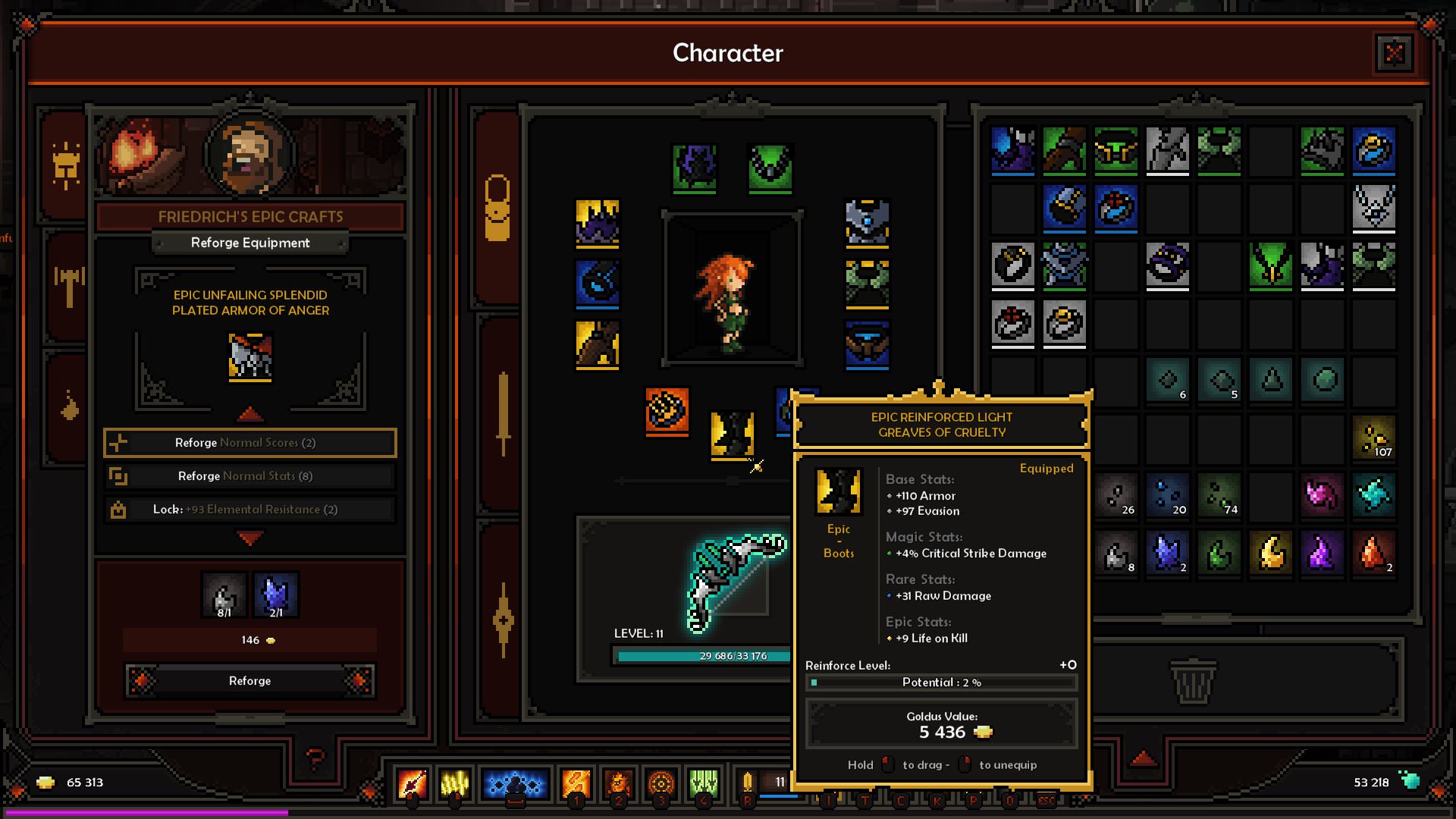Close the Character window

pos(1394,53)
